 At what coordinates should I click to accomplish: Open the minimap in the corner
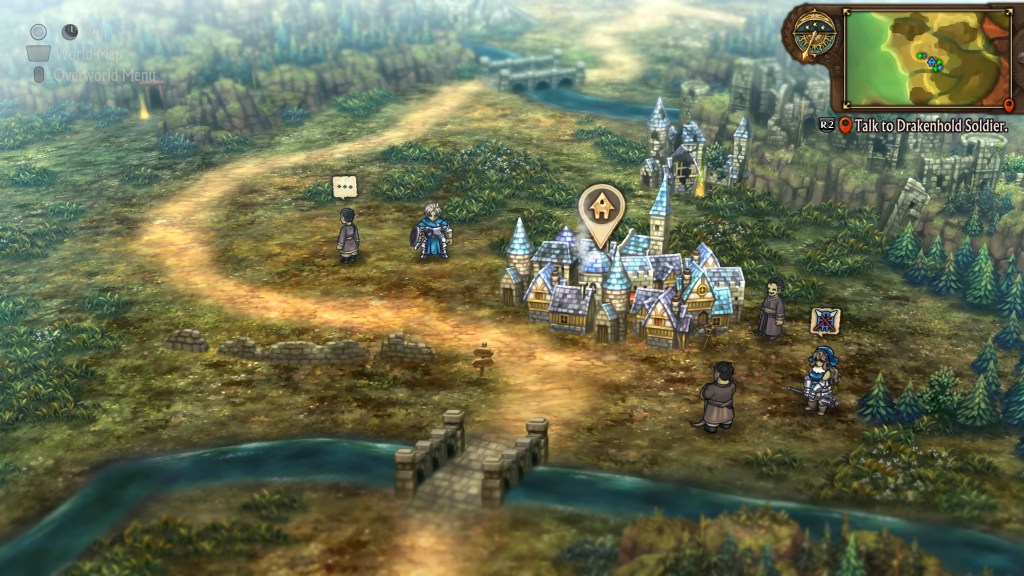point(927,57)
